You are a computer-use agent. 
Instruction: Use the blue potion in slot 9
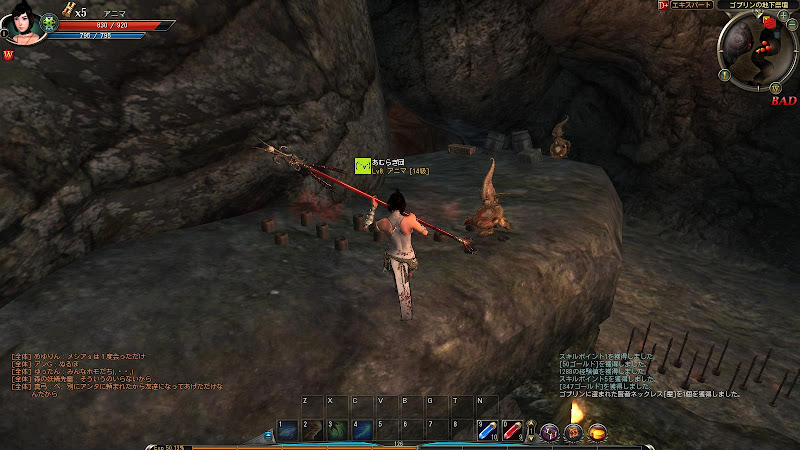pyautogui.click(x=486, y=430)
